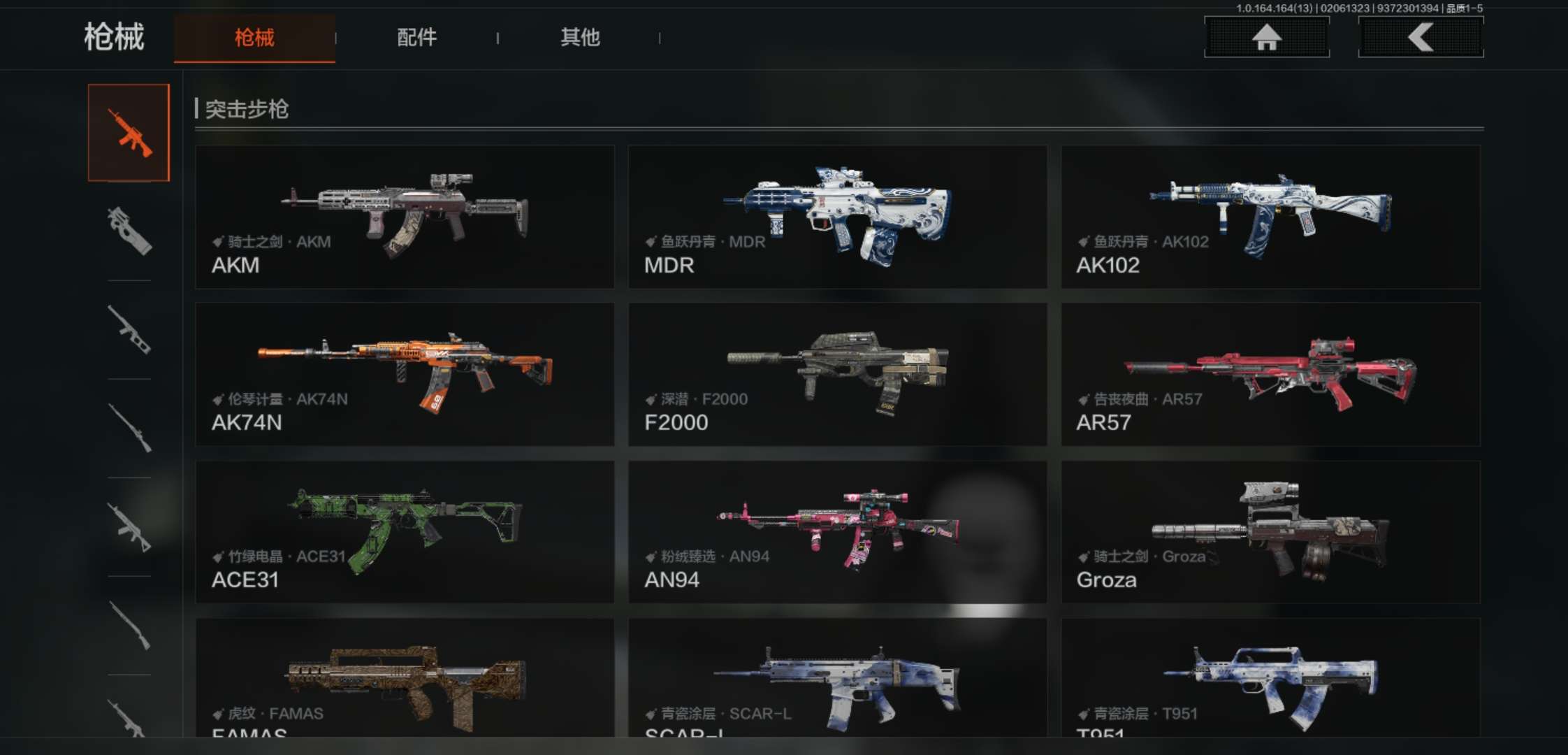The height and width of the screenshot is (755, 1568).
Task: Choose the P90 submachine gun category
Action: point(129,231)
